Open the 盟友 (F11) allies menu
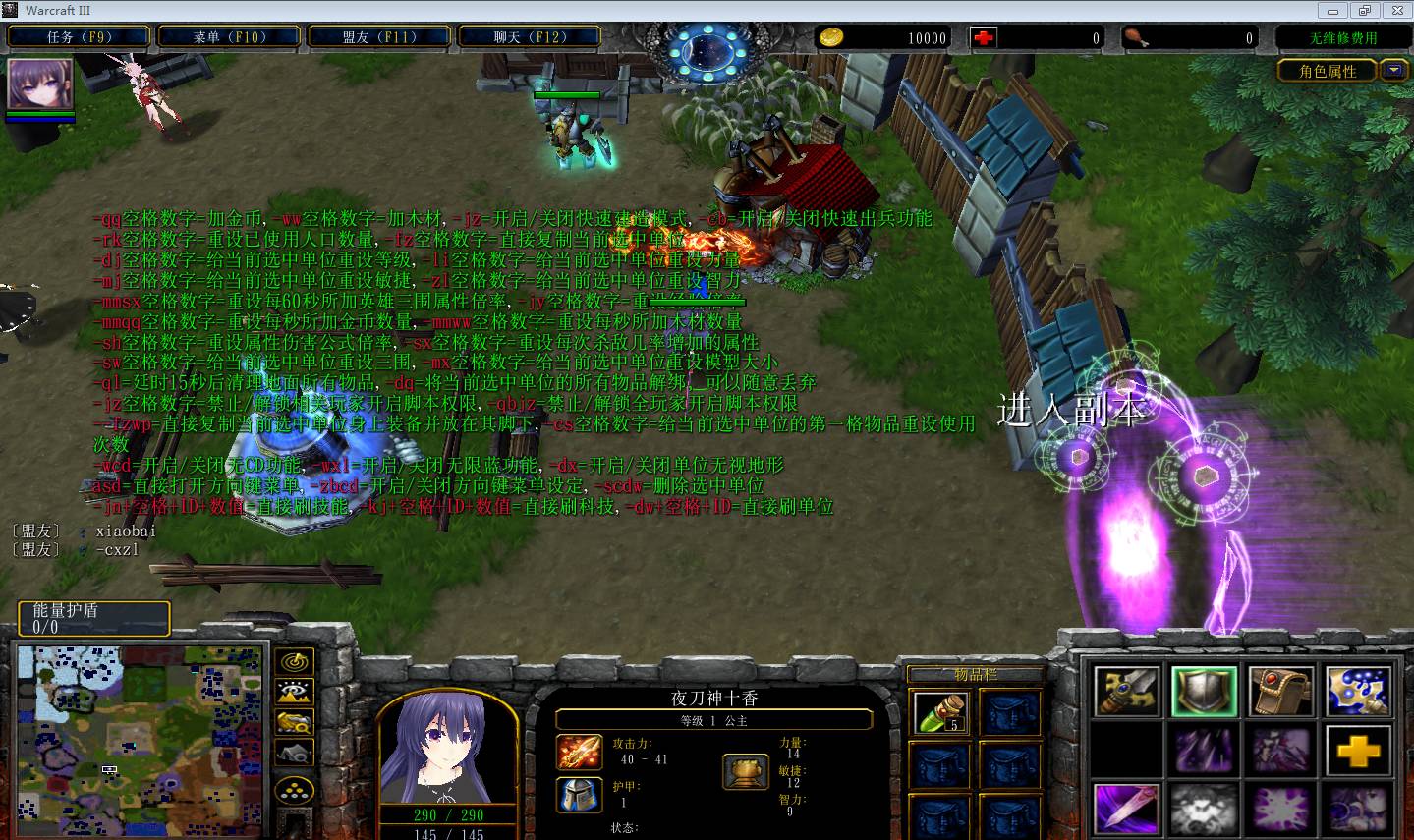 click(x=379, y=37)
